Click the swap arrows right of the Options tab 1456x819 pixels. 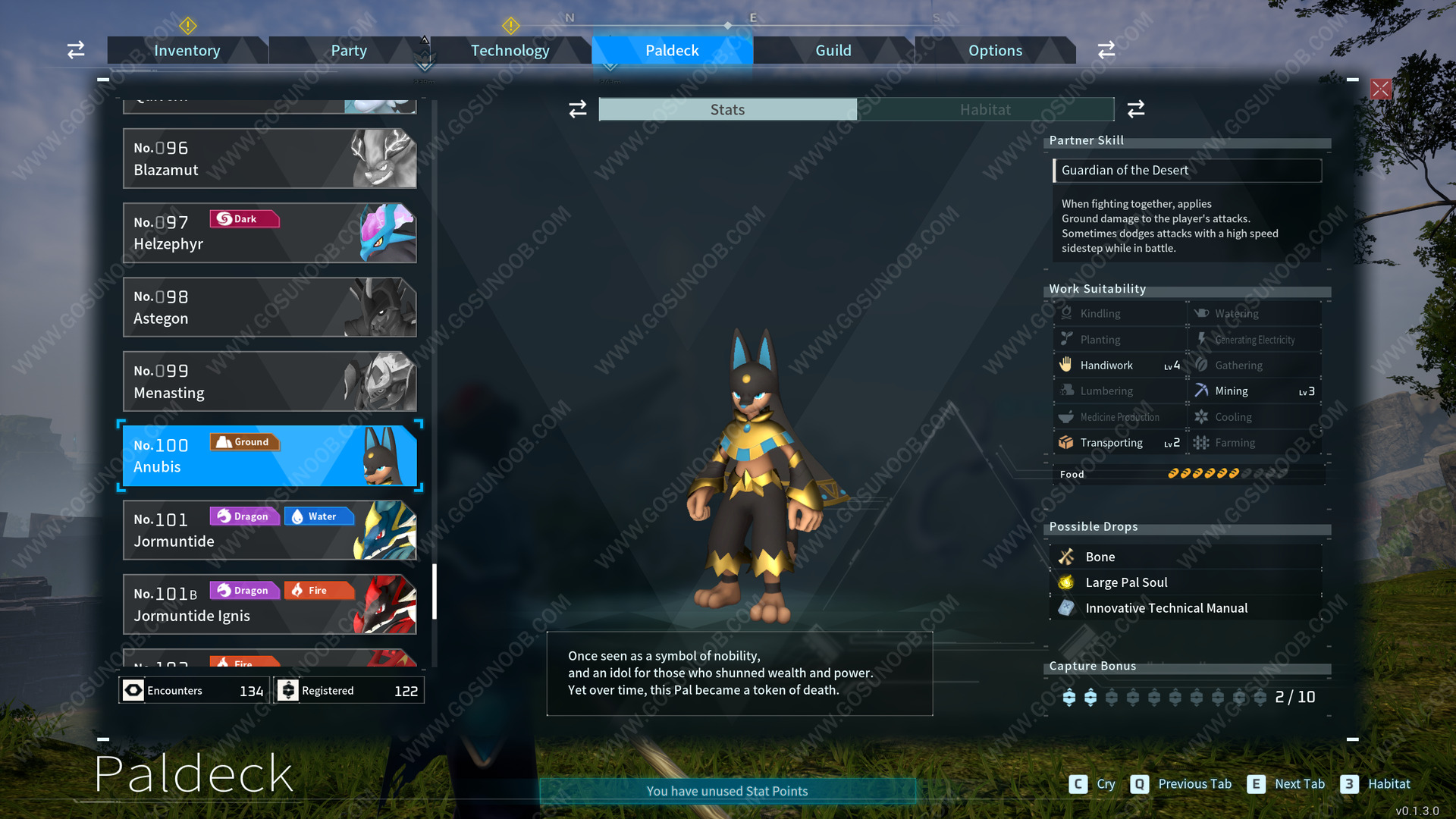click(1106, 49)
